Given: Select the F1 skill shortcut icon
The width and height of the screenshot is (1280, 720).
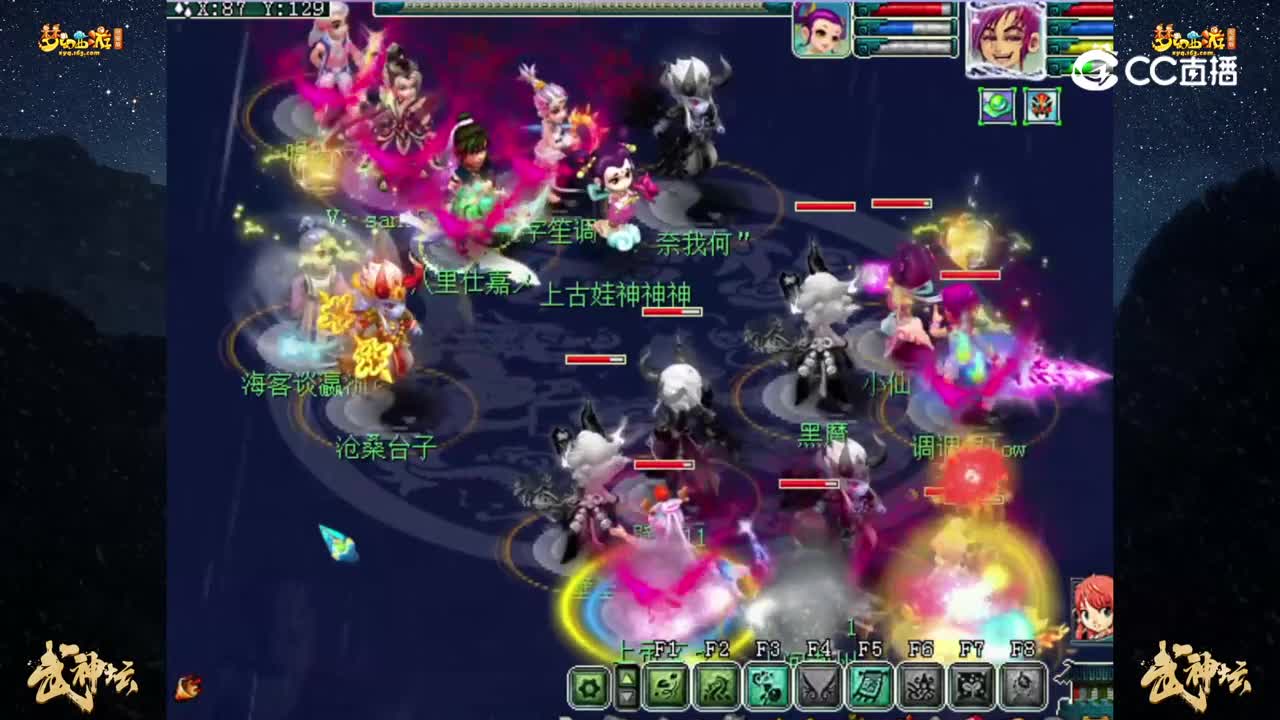Looking at the screenshot, I should coord(667,686).
